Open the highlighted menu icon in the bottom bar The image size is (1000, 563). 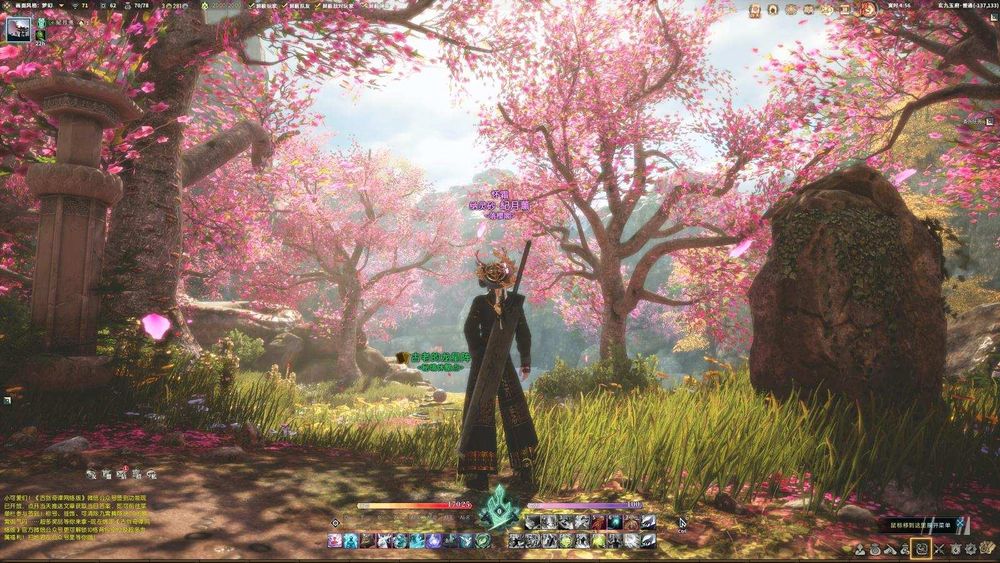[x=921, y=548]
